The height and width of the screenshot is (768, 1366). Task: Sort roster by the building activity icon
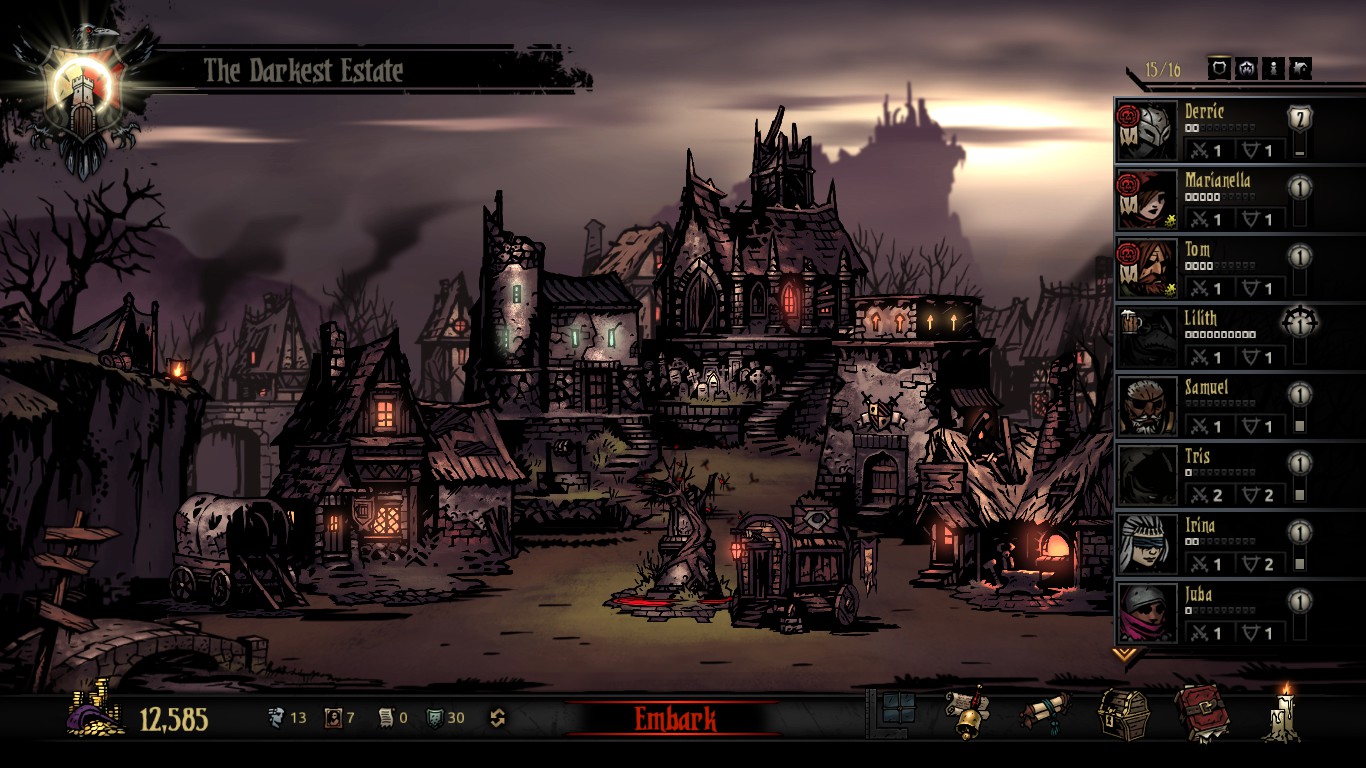pos(1300,68)
